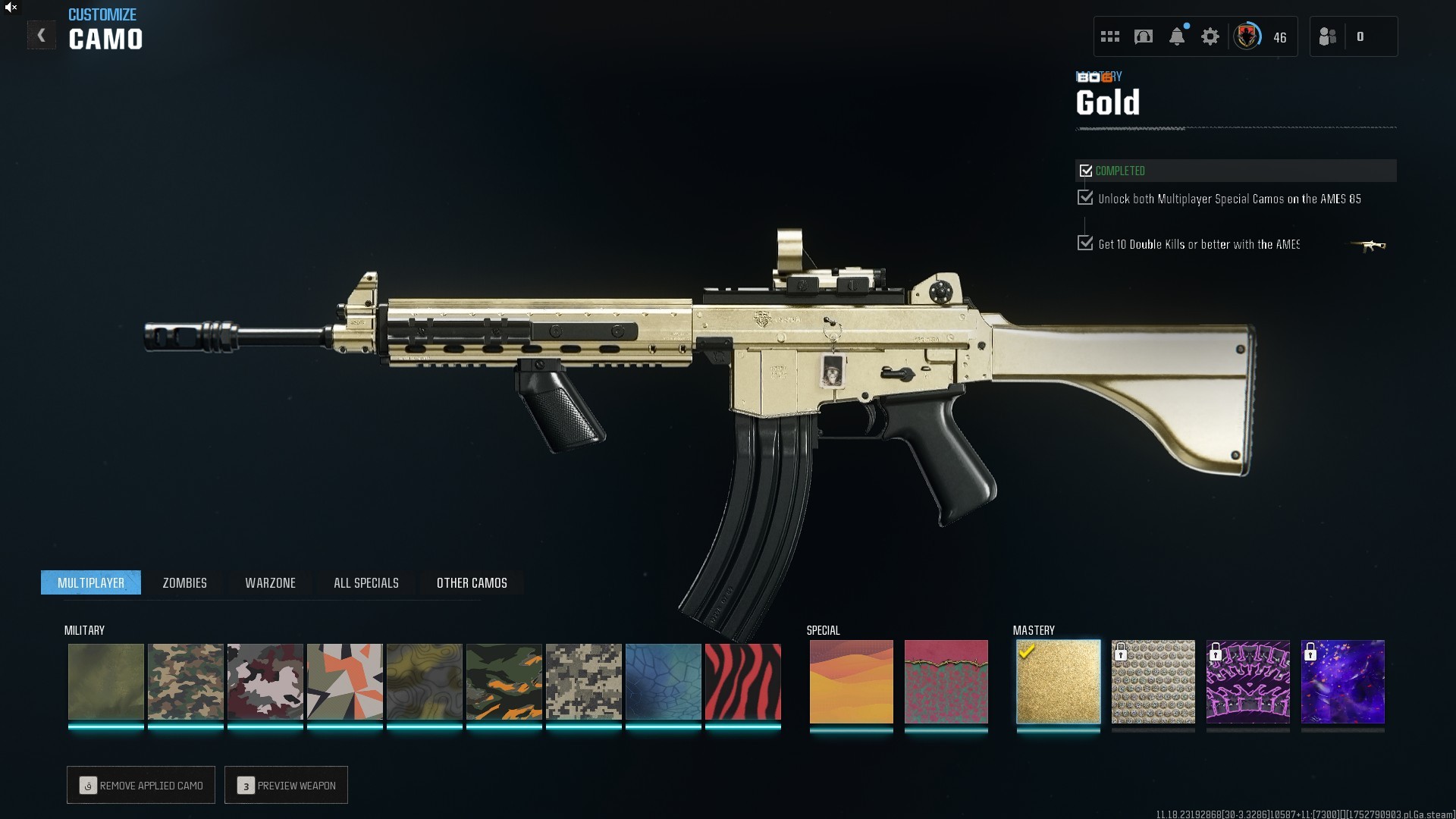
Task: Apply the grey digital pixel camo
Action: pos(583,682)
